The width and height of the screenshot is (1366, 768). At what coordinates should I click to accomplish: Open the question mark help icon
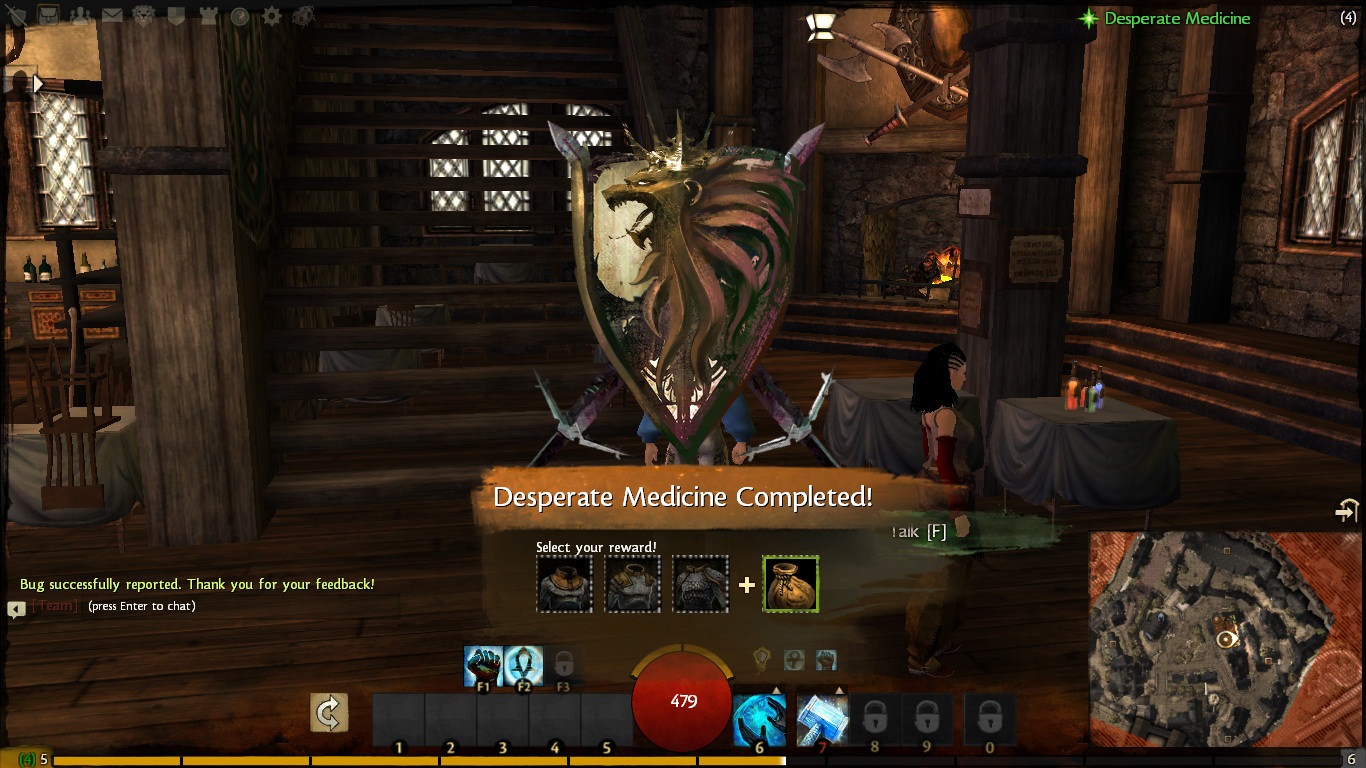click(240, 16)
